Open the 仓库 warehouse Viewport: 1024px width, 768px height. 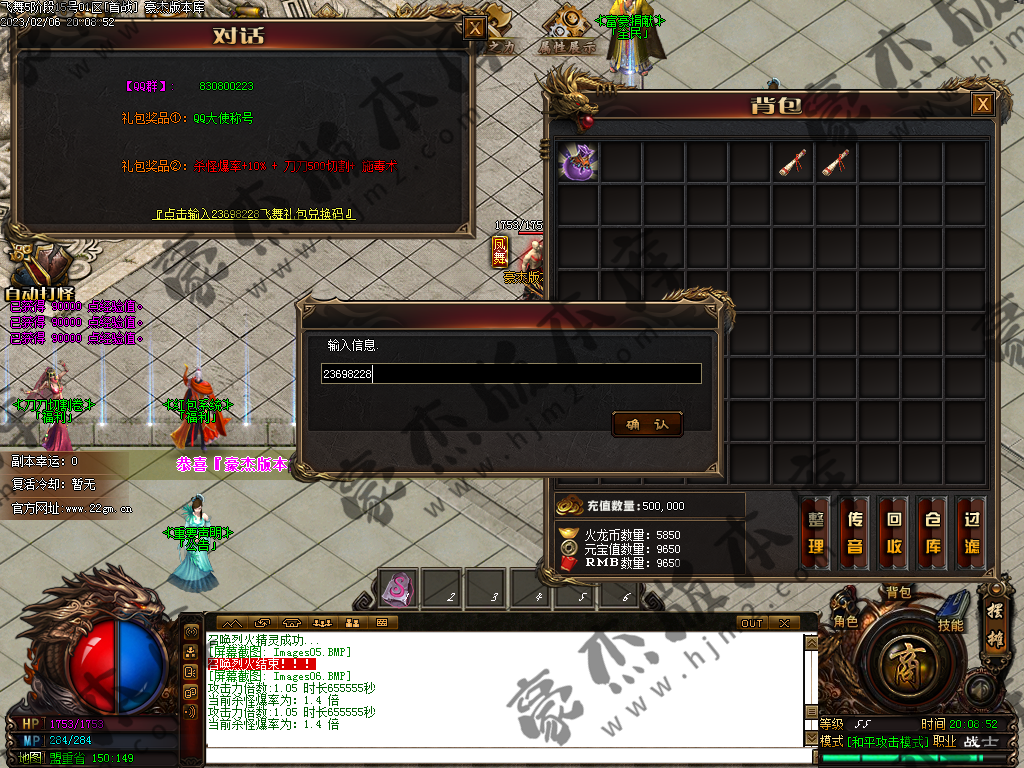coord(932,533)
